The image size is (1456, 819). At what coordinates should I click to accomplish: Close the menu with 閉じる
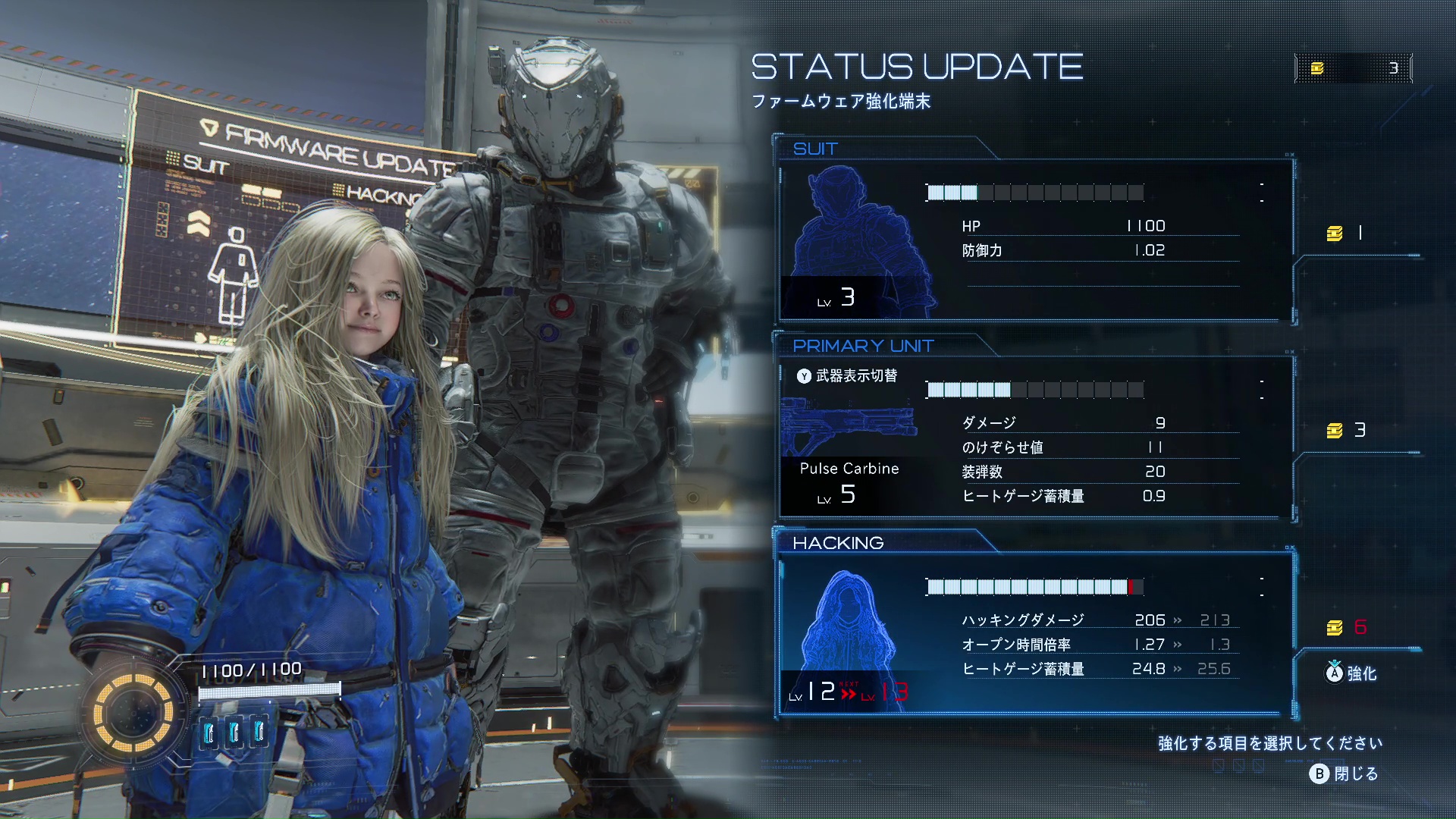pos(1344,773)
